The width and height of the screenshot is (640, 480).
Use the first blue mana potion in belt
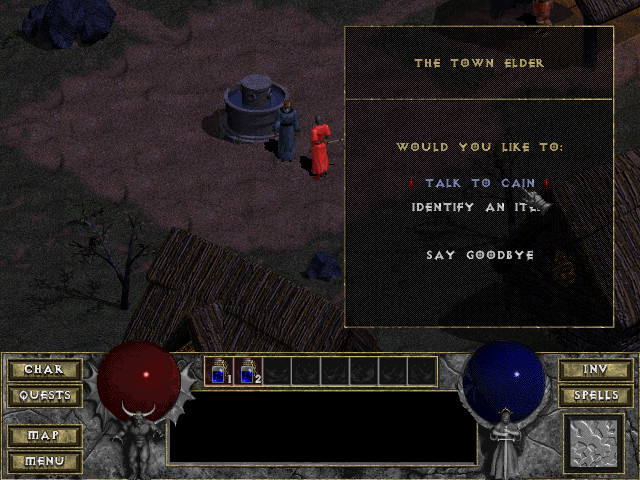pyautogui.click(x=219, y=371)
